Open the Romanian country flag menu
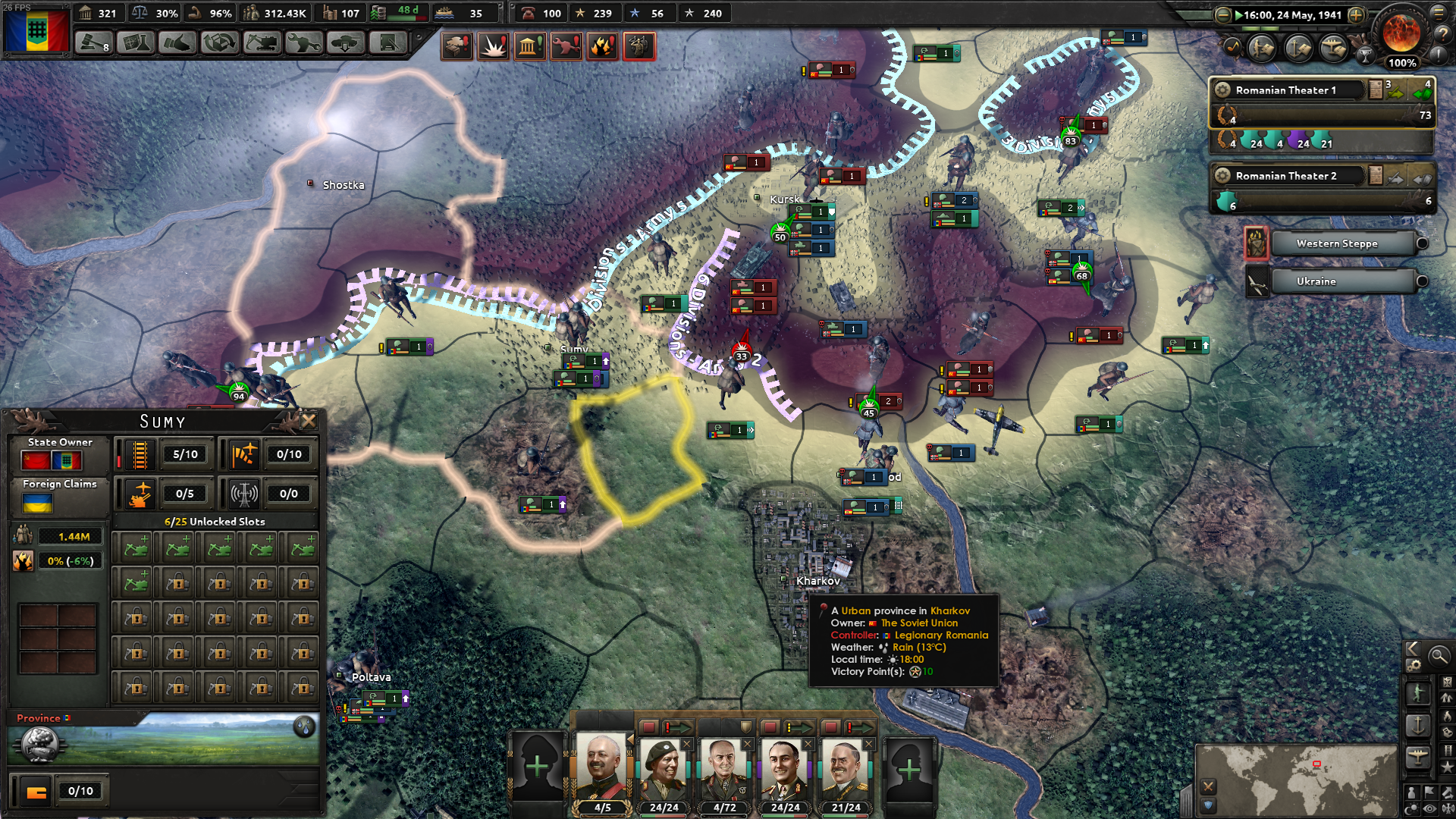1456x819 pixels. point(36,30)
